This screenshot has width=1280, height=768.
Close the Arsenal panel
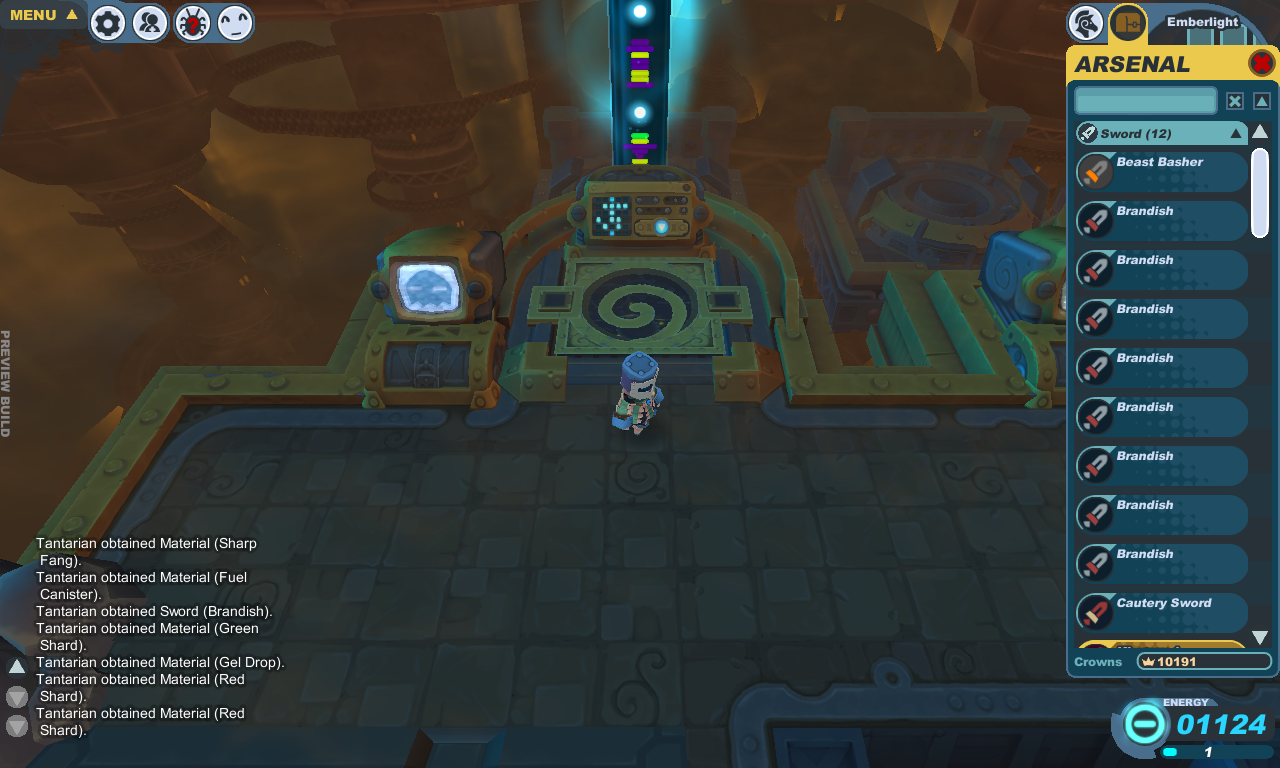point(1261,64)
